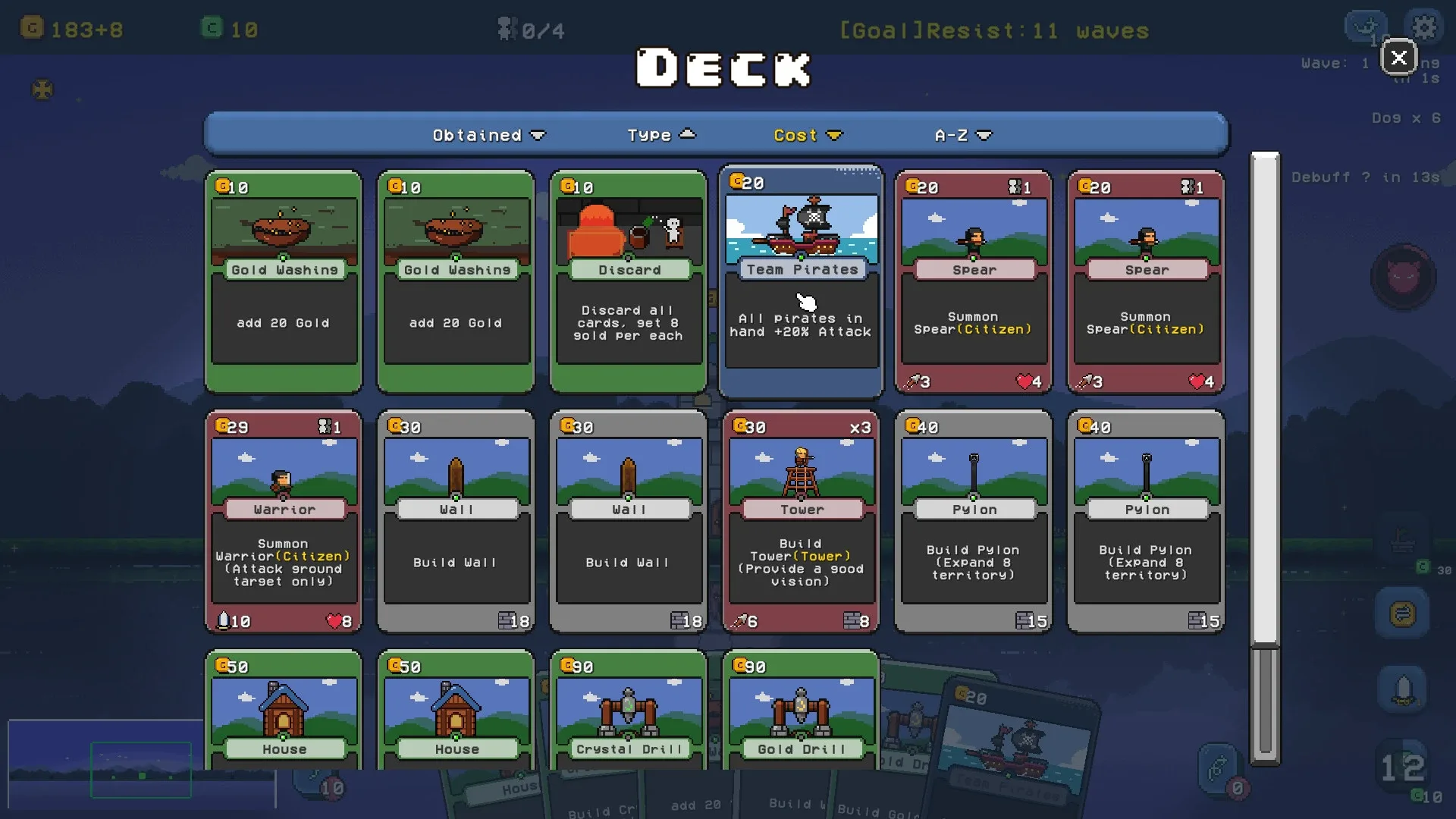The width and height of the screenshot is (1456, 819).
Task: Click the gold counter icon showing 183
Action: click(x=30, y=27)
